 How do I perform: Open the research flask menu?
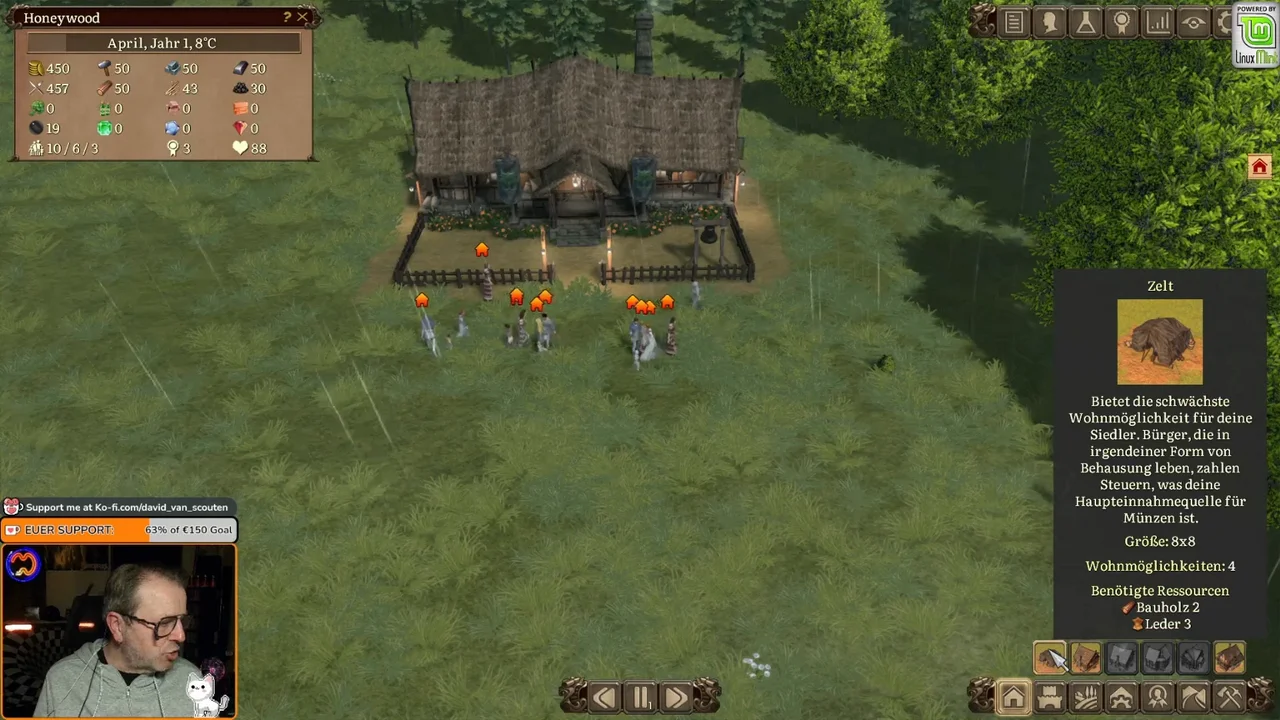point(1086,23)
